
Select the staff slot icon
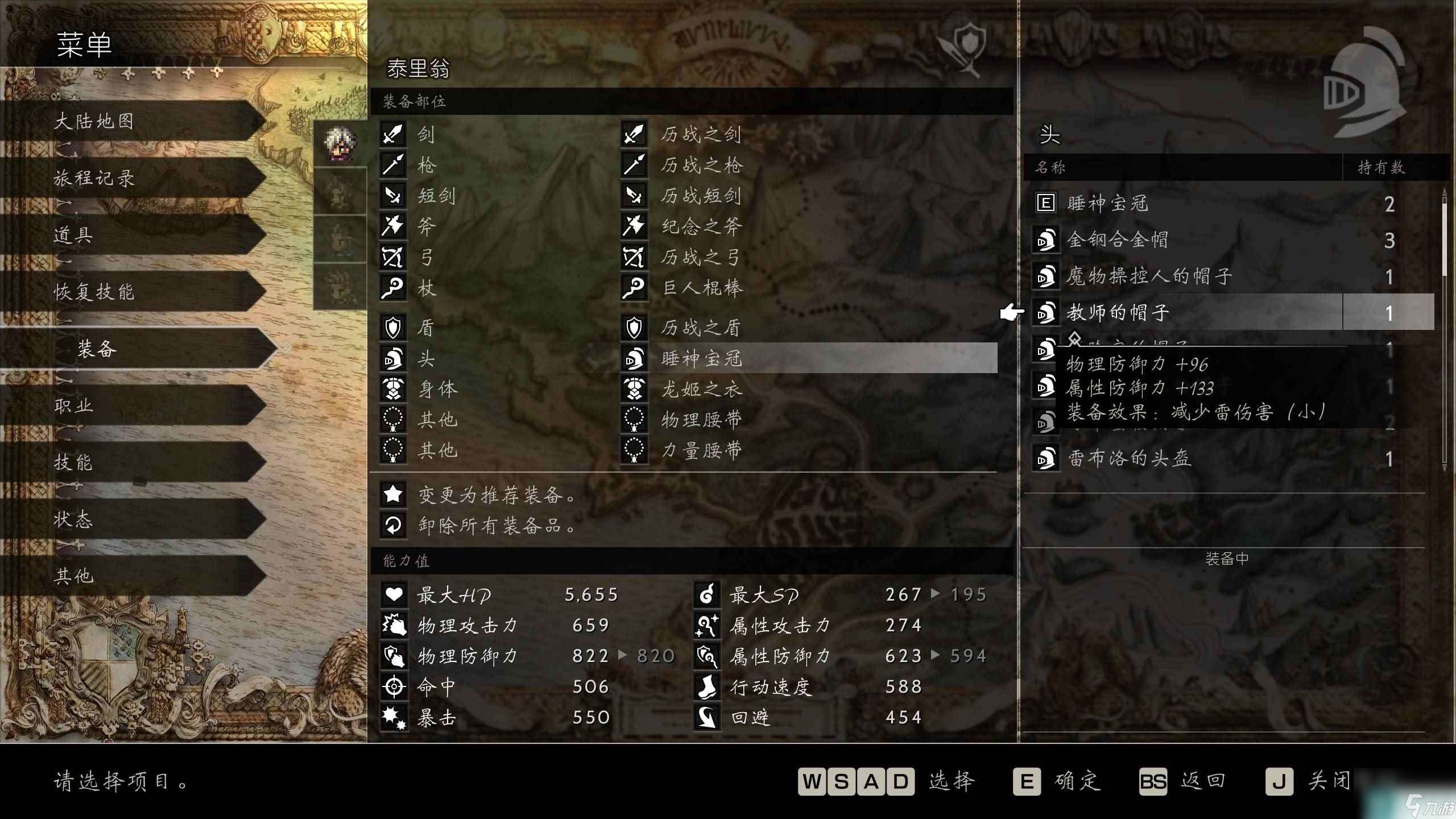[394, 288]
